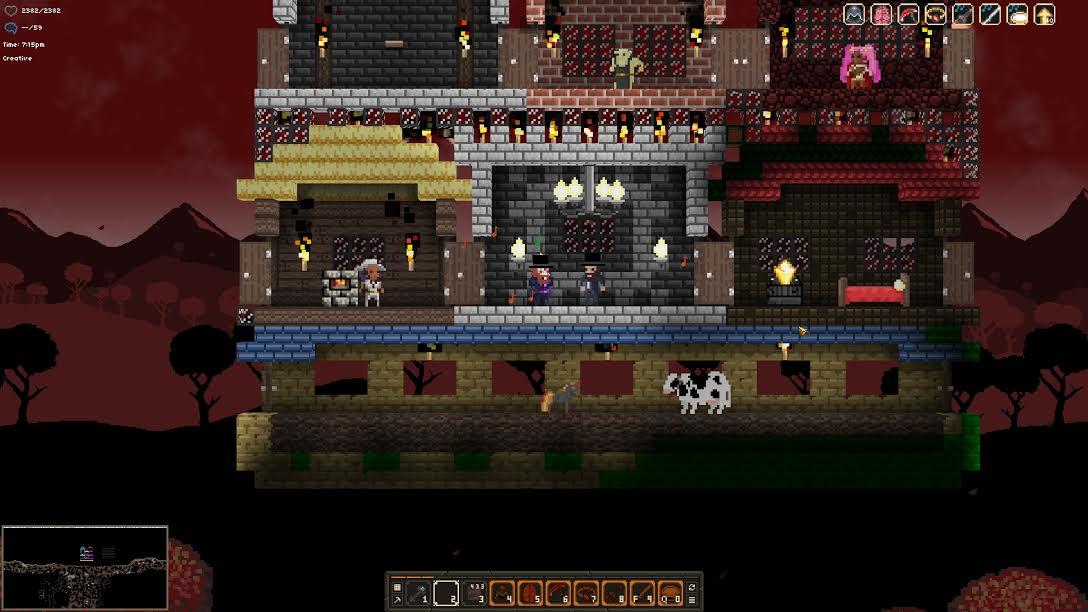Click the white sword icon
The width and height of the screenshot is (1088, 612).
tap(989, 14)
